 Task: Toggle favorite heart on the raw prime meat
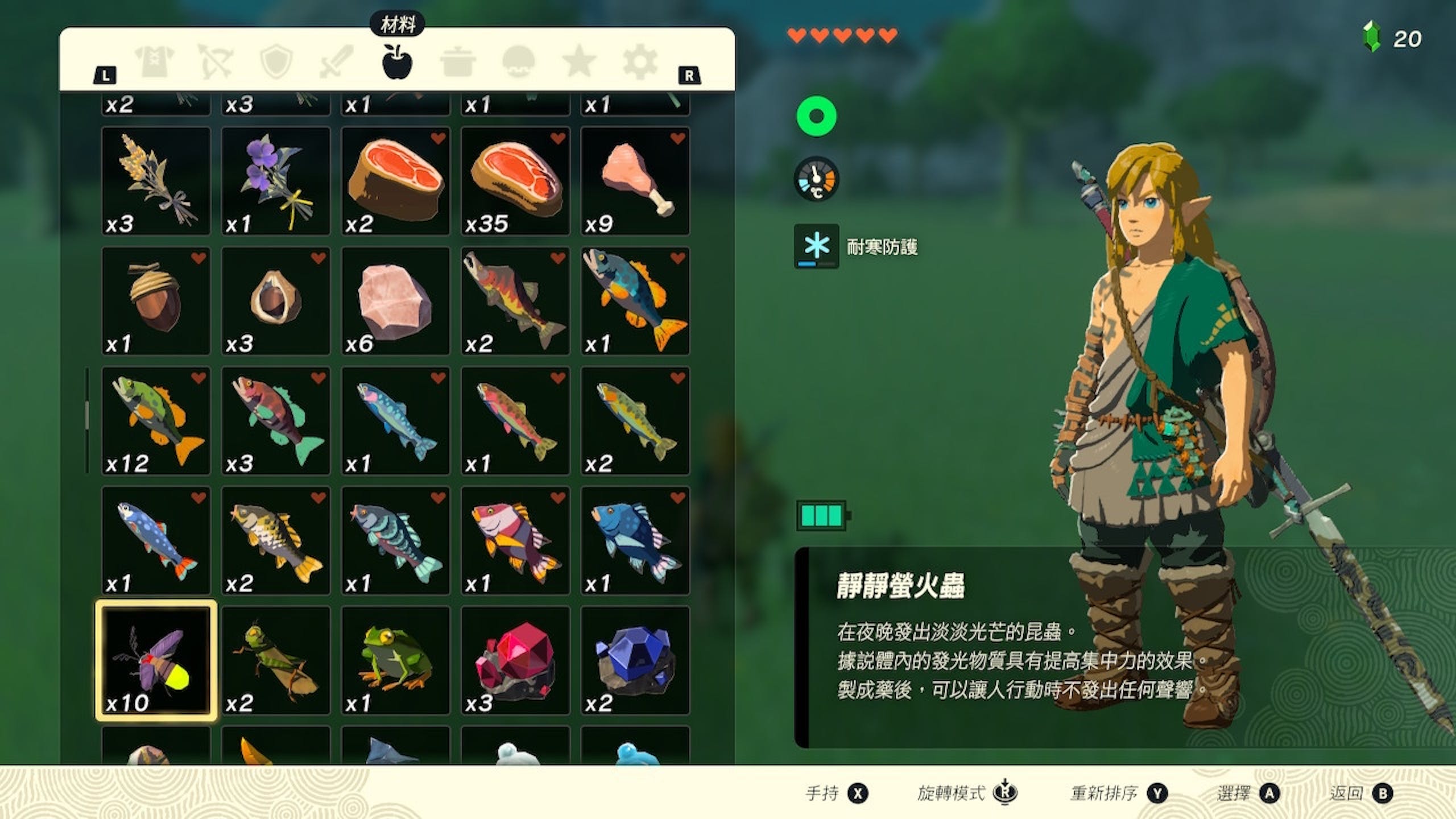pos(555,139)
